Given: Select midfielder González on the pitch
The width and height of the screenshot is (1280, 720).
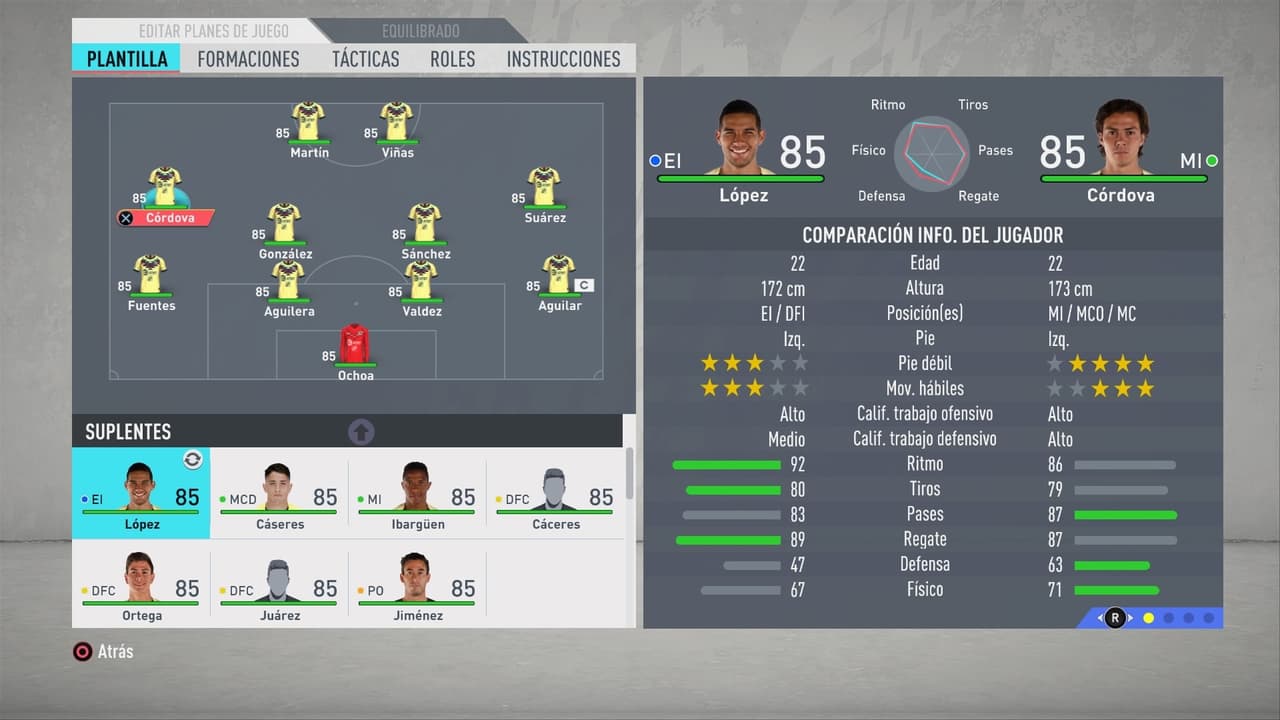Looking at the screenshot, I should click(x=285, y=225).
